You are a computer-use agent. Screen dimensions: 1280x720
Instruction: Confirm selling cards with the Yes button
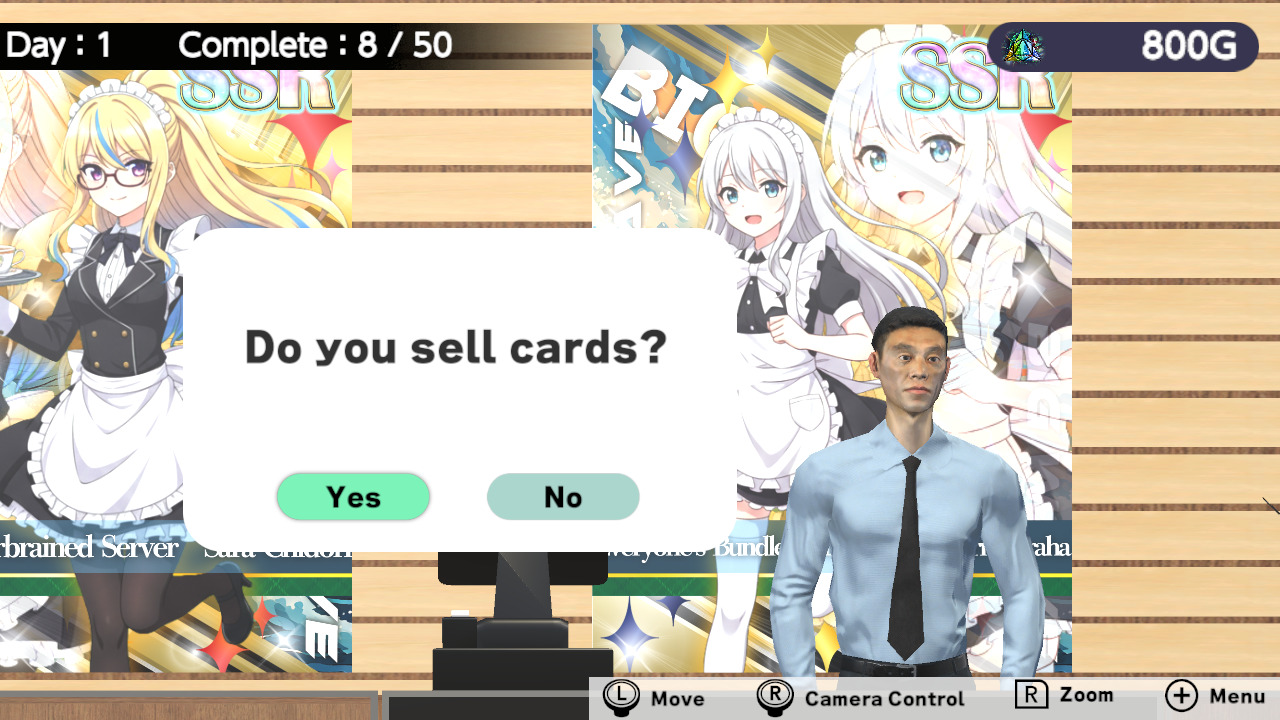tap(354, 496)
